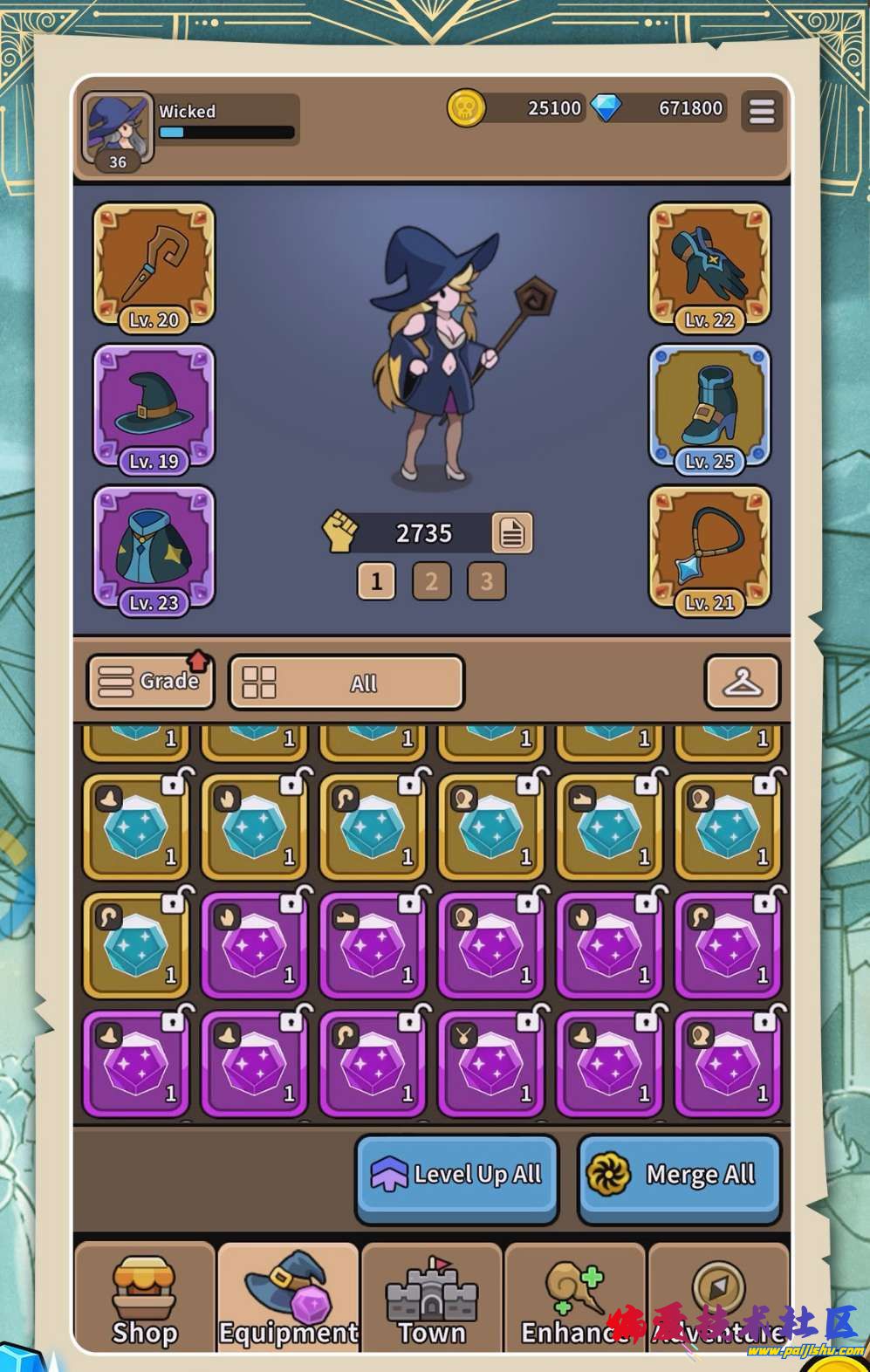The image size is (870, 1372).
Task: Activate Merge All
Action: 679,1175
